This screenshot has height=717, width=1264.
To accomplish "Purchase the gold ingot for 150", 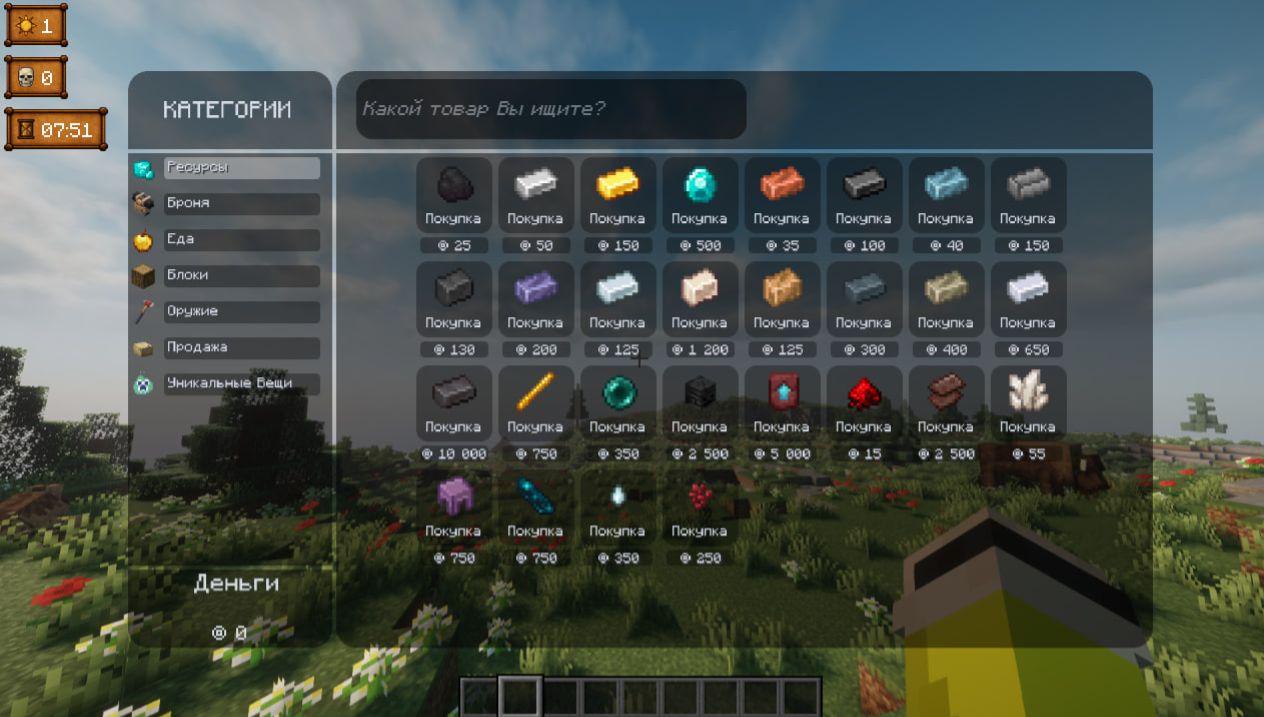I will [x=617, y=196].
